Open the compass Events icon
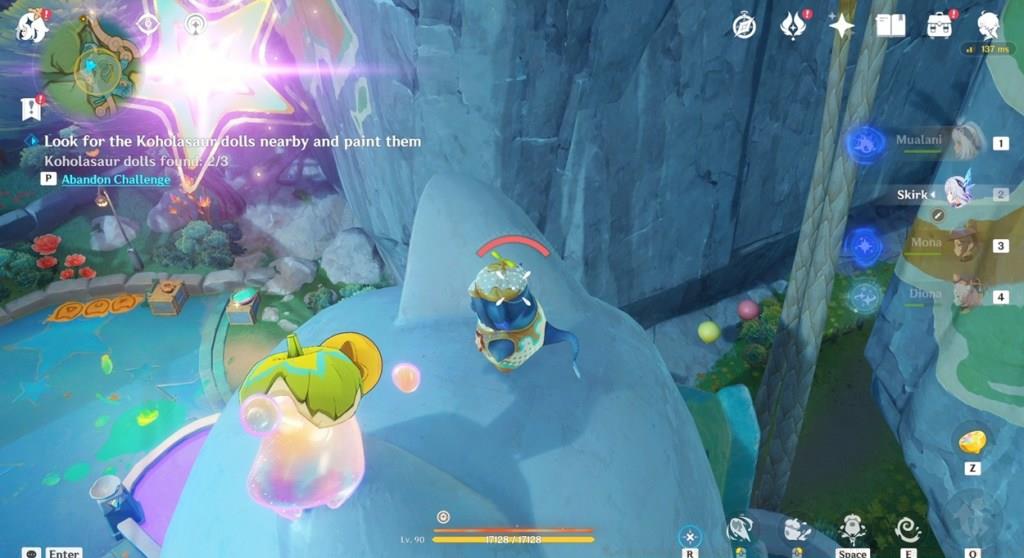Viewport: 1024px width, 558px height. (743, 26)
